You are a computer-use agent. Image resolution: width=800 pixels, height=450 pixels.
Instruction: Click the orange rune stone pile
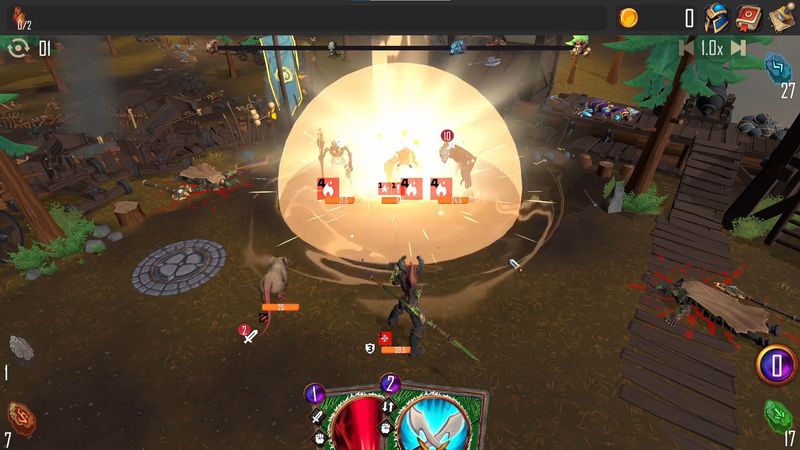point(20,415)
